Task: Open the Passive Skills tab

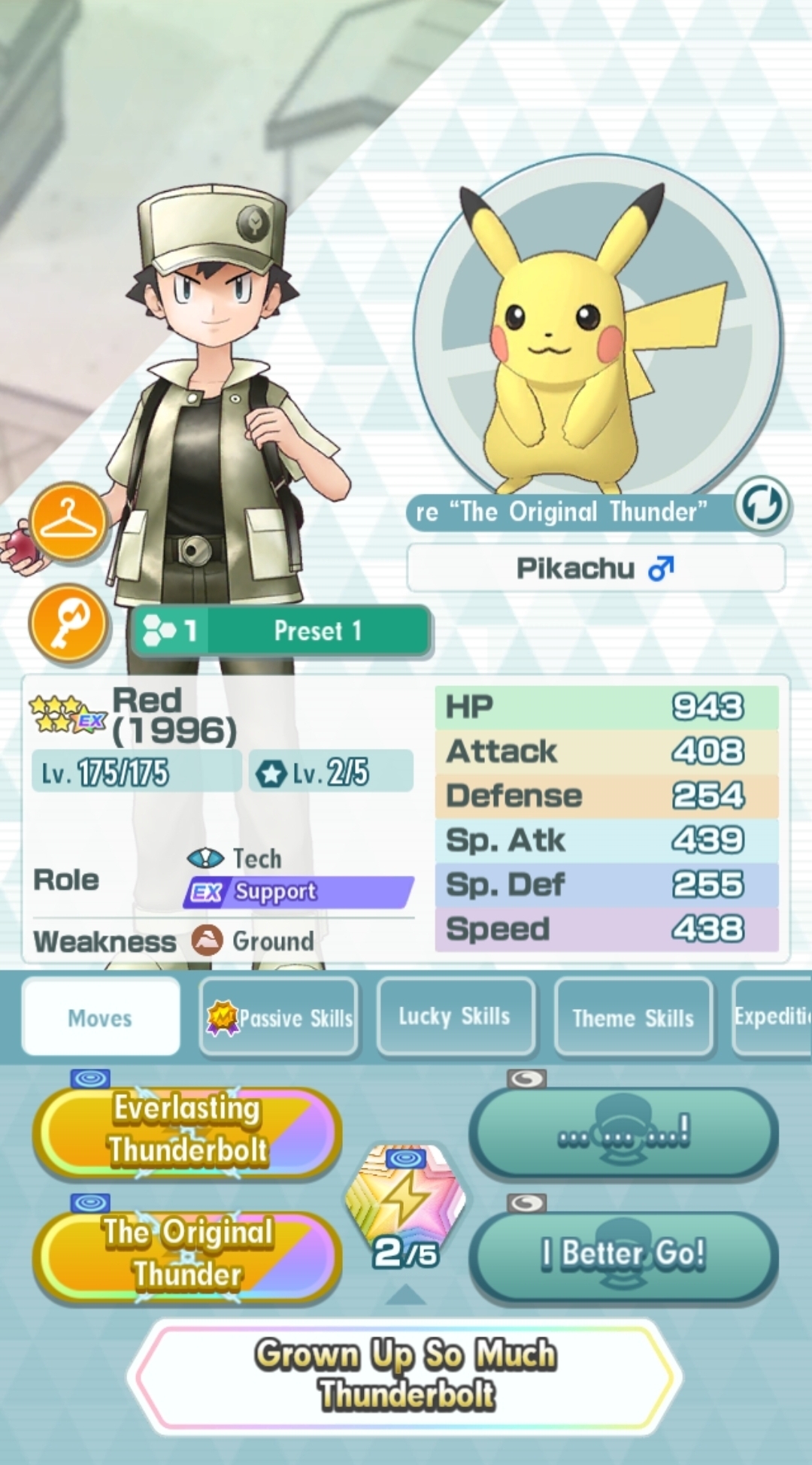Action: click(279, 1018)
